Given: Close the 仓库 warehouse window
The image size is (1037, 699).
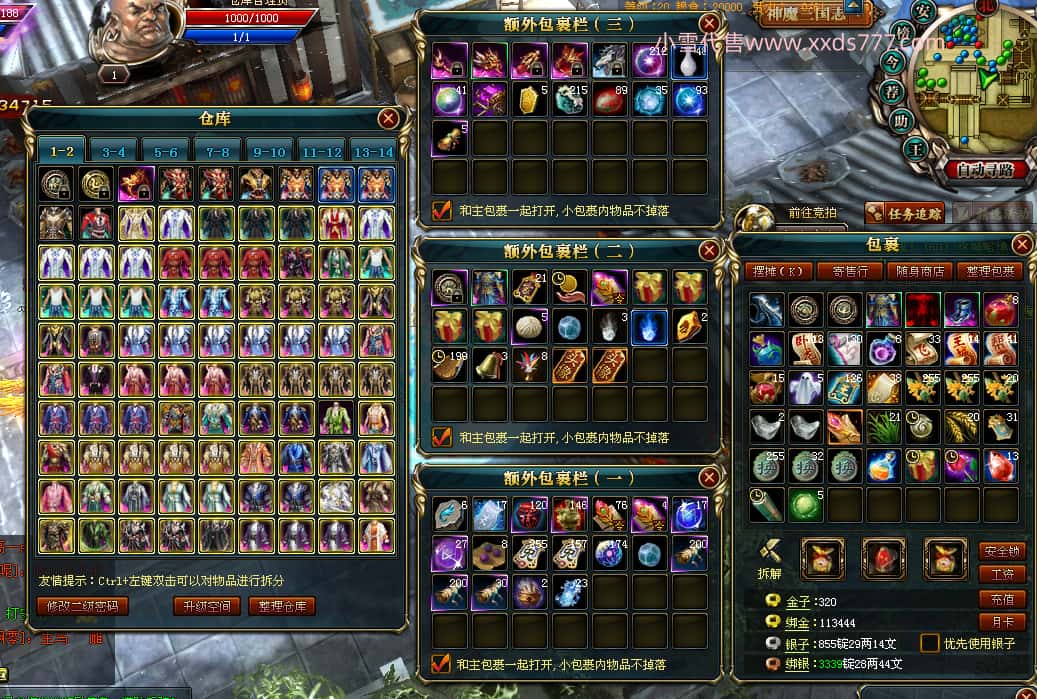Looking at the screenshot, I should coord(388,119).
